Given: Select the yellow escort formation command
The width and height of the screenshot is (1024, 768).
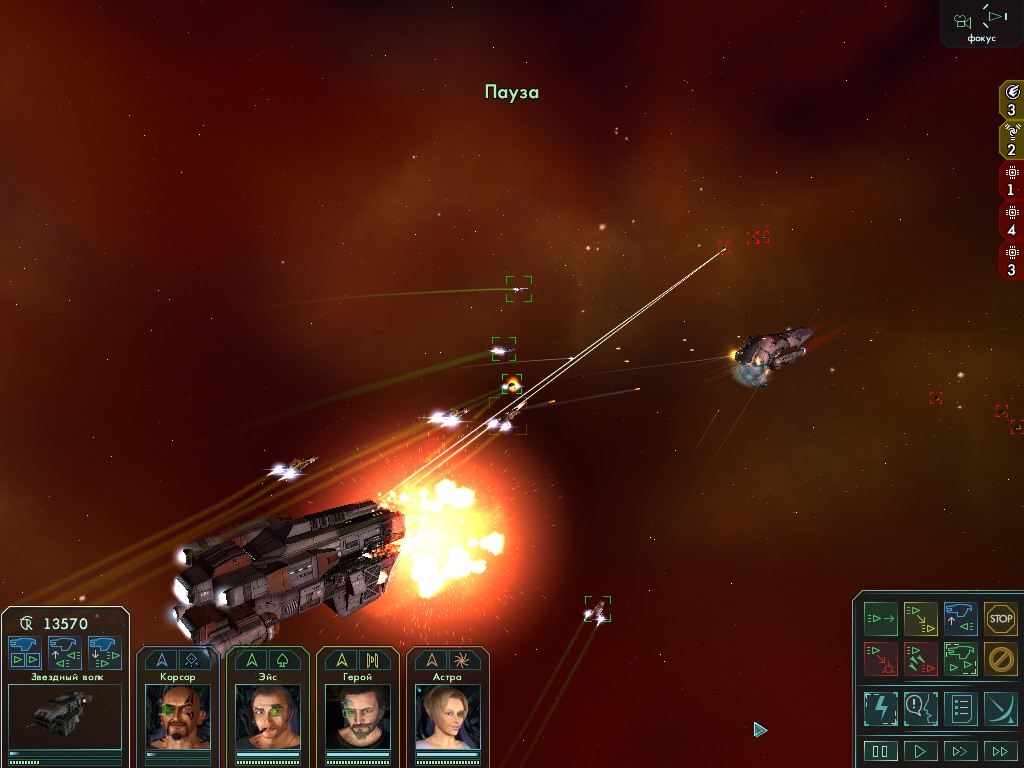Looking at the screenshot, I should coord(920,618).
